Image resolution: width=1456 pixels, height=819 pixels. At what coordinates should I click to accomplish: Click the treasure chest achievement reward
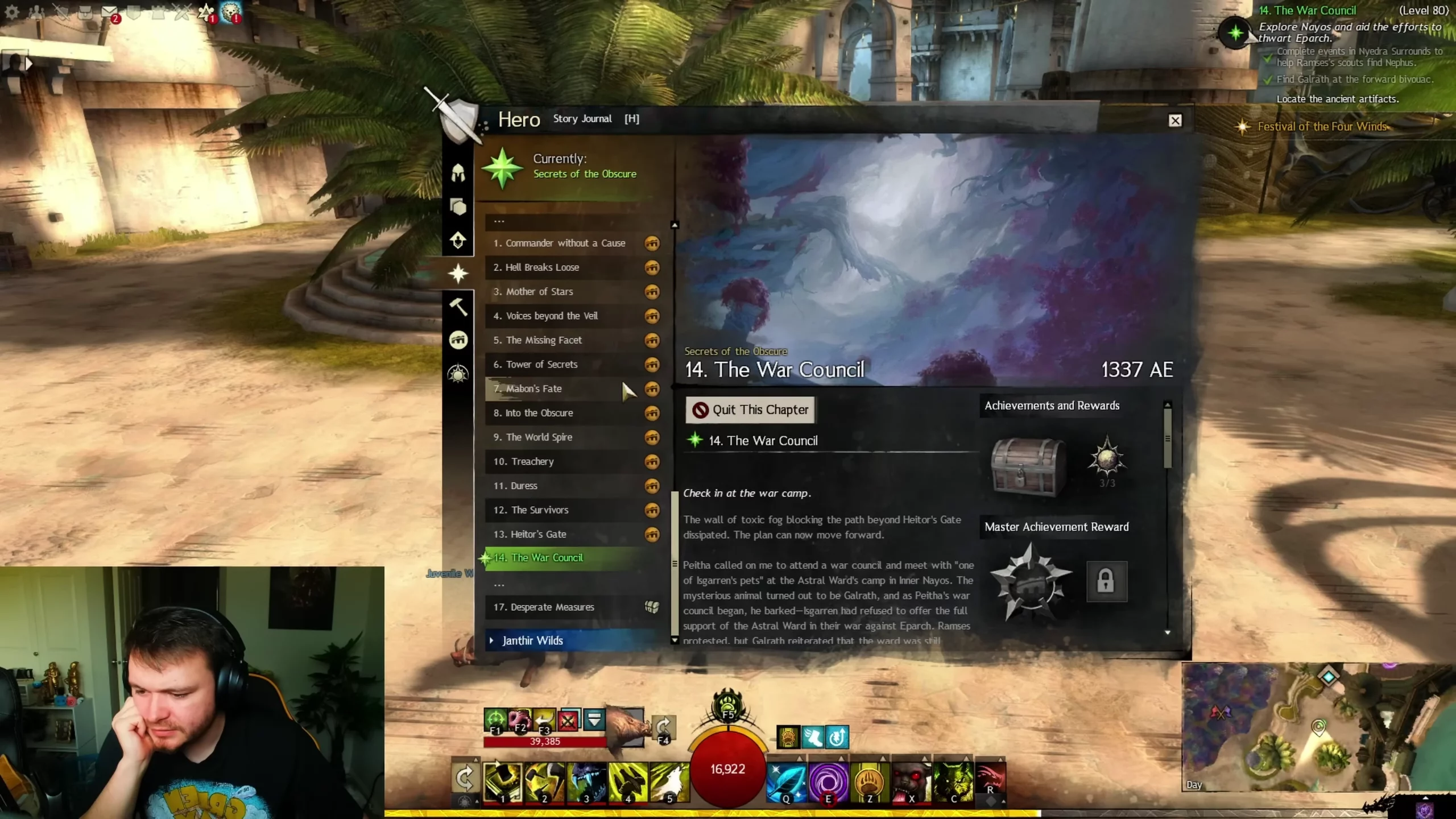coord(1028,467)
